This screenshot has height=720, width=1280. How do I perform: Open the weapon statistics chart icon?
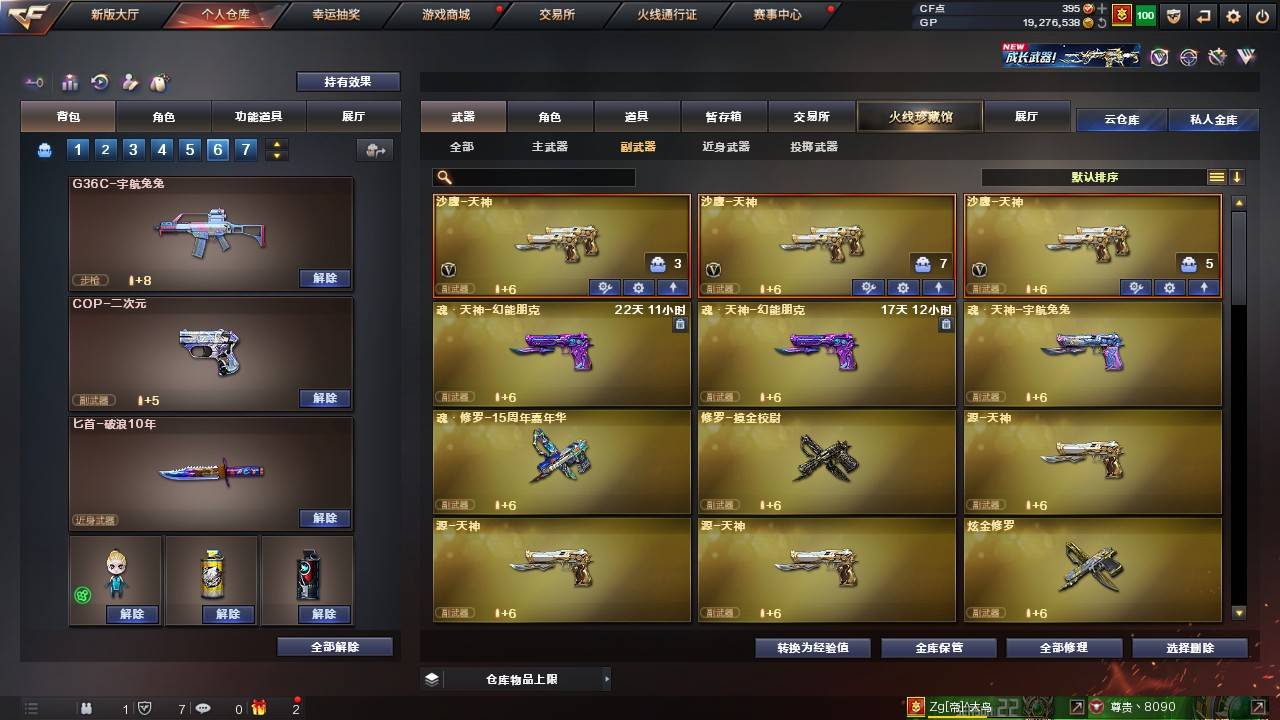(x=70, y=82)
